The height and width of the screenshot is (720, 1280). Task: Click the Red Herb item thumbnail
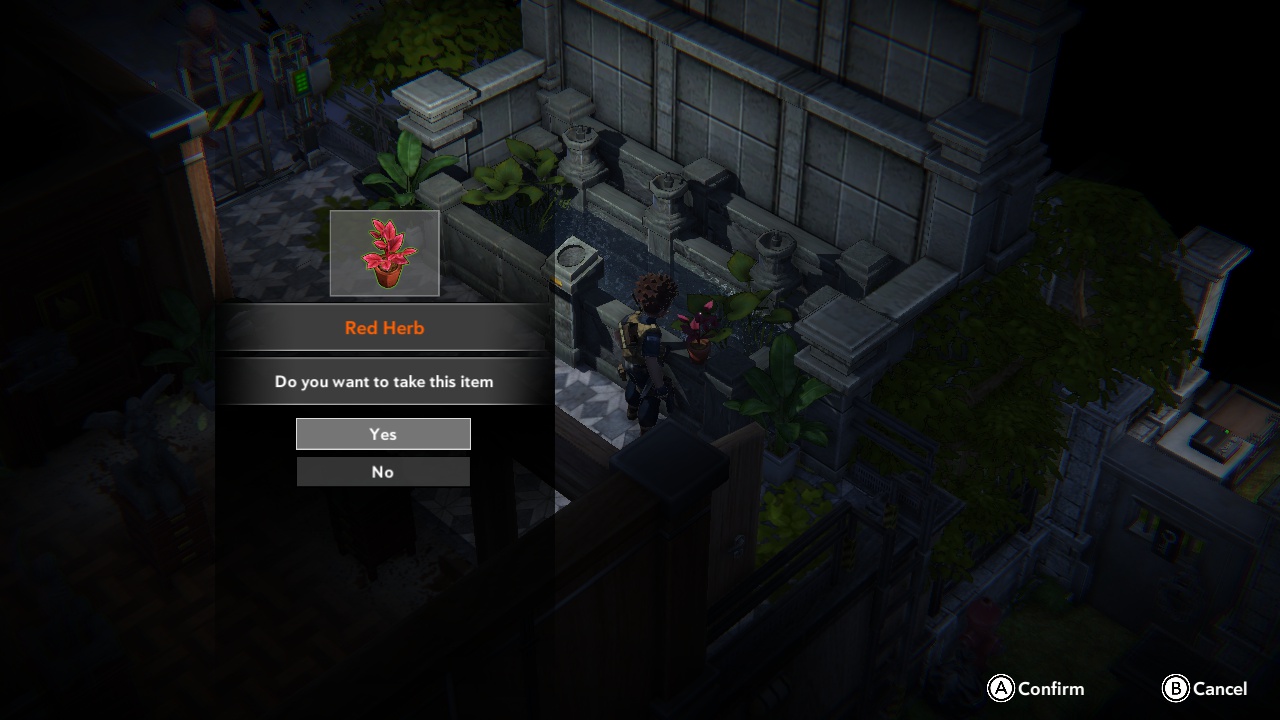[384, 252]
